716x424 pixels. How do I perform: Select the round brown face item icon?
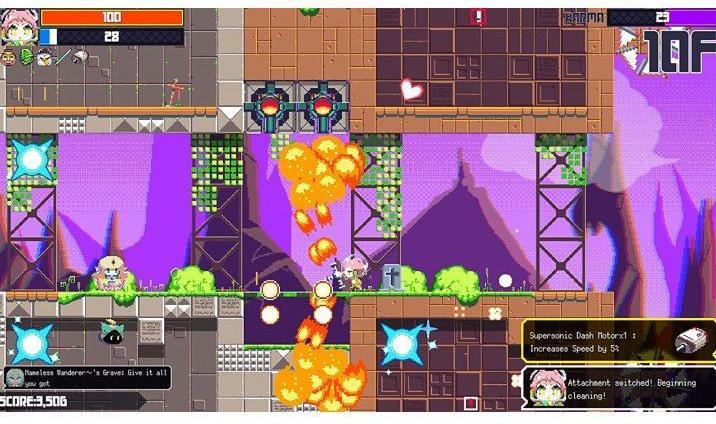(9, 58)
